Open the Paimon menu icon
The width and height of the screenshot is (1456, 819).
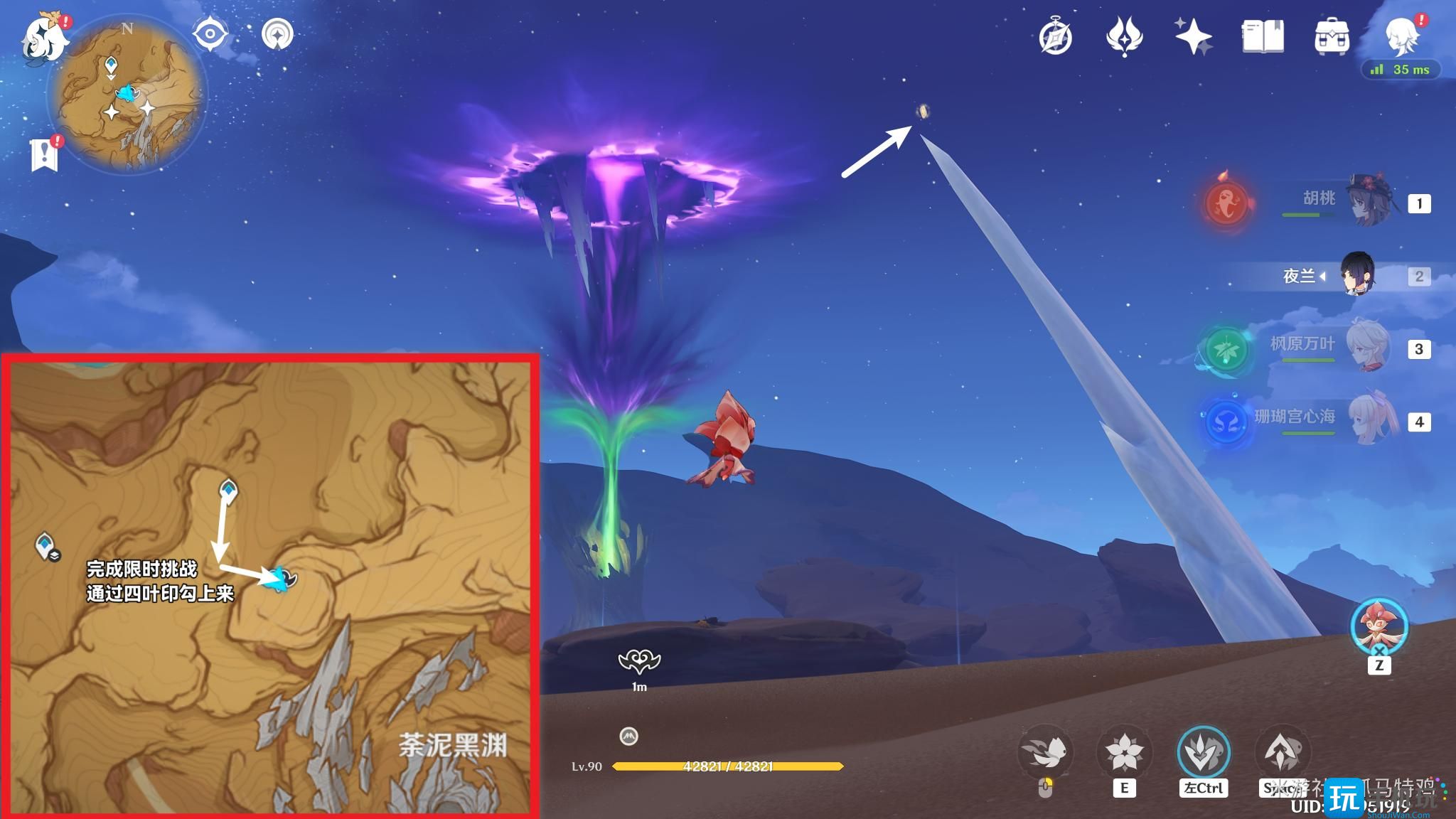click(44, 37)
